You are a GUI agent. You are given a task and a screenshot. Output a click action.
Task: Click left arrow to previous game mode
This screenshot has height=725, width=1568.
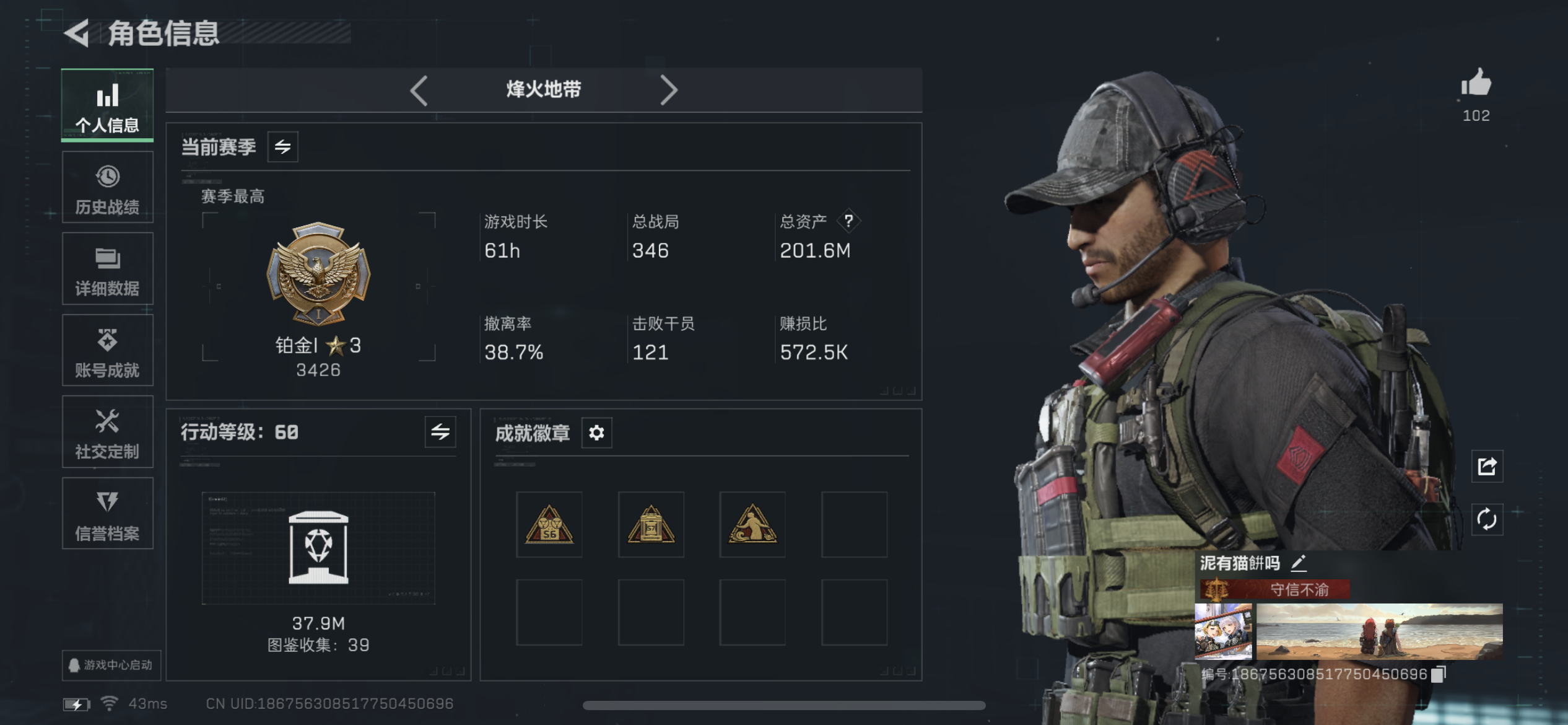click(418, 90)
